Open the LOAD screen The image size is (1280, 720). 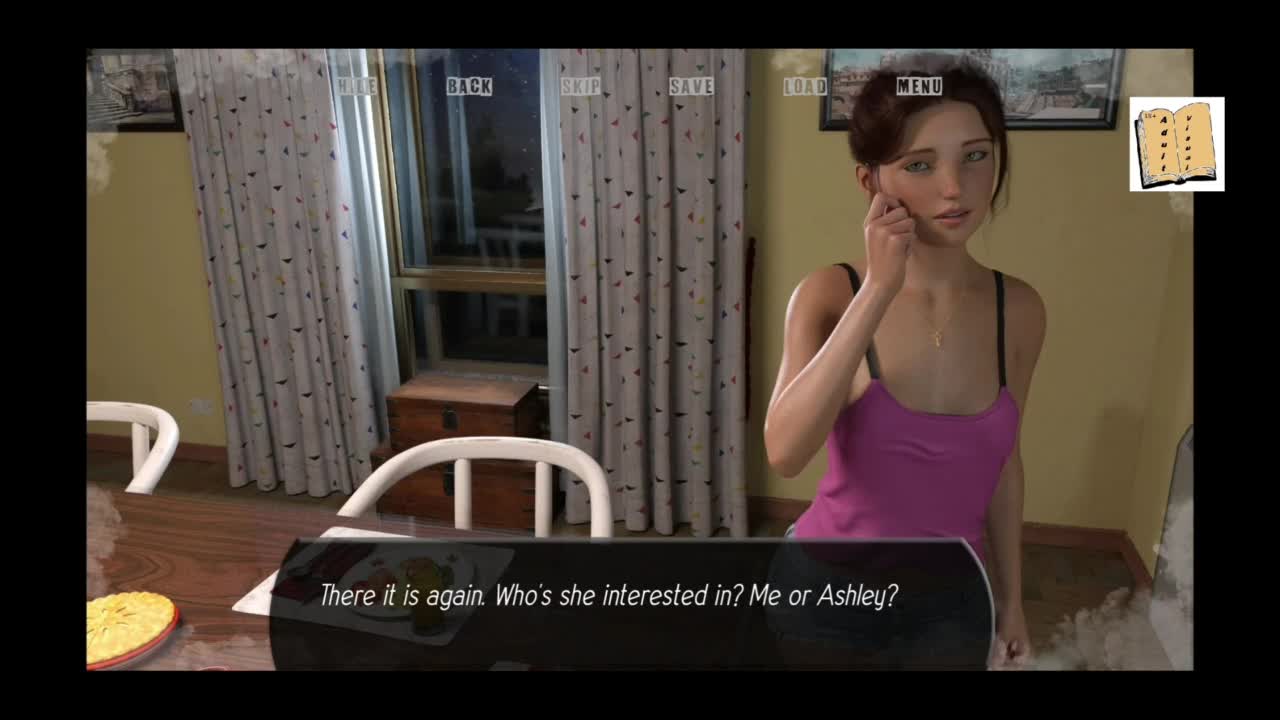[x=805, y=87]
